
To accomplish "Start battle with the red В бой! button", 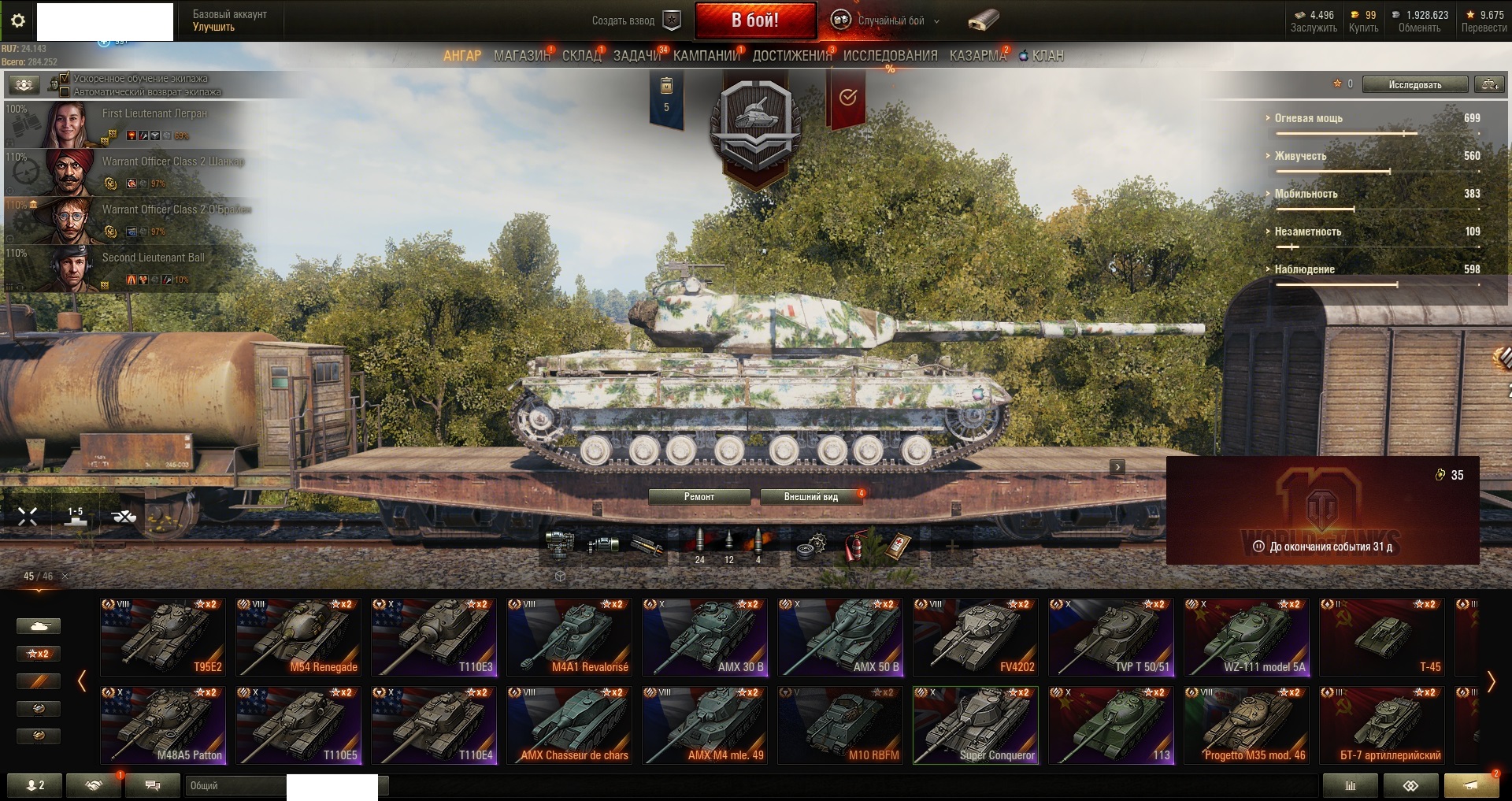I will click(754, 20).
